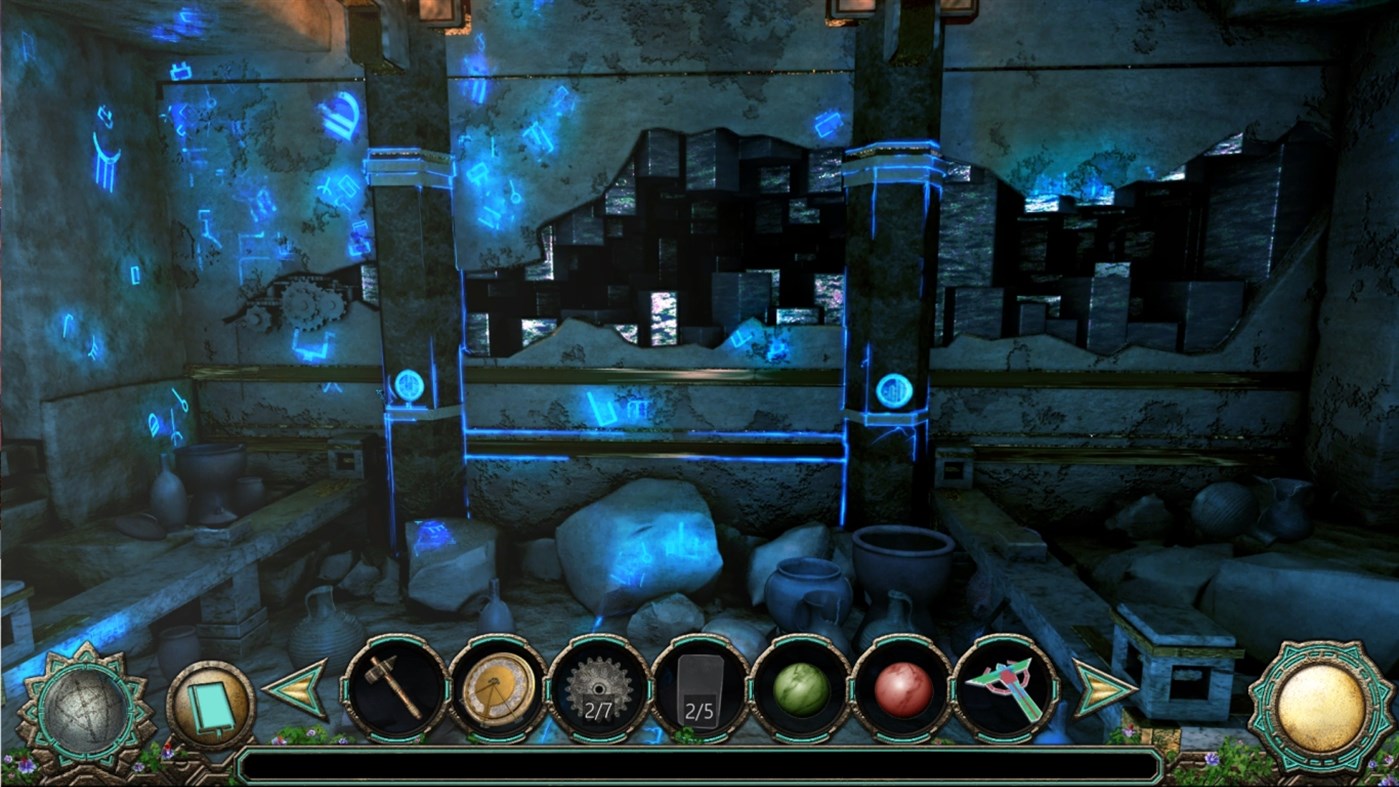Image resolution: width=1399 pixels, height=787 pixels.
Task: Toggle the glowing disc on the left pillar
Action: (x=408, y=383)
